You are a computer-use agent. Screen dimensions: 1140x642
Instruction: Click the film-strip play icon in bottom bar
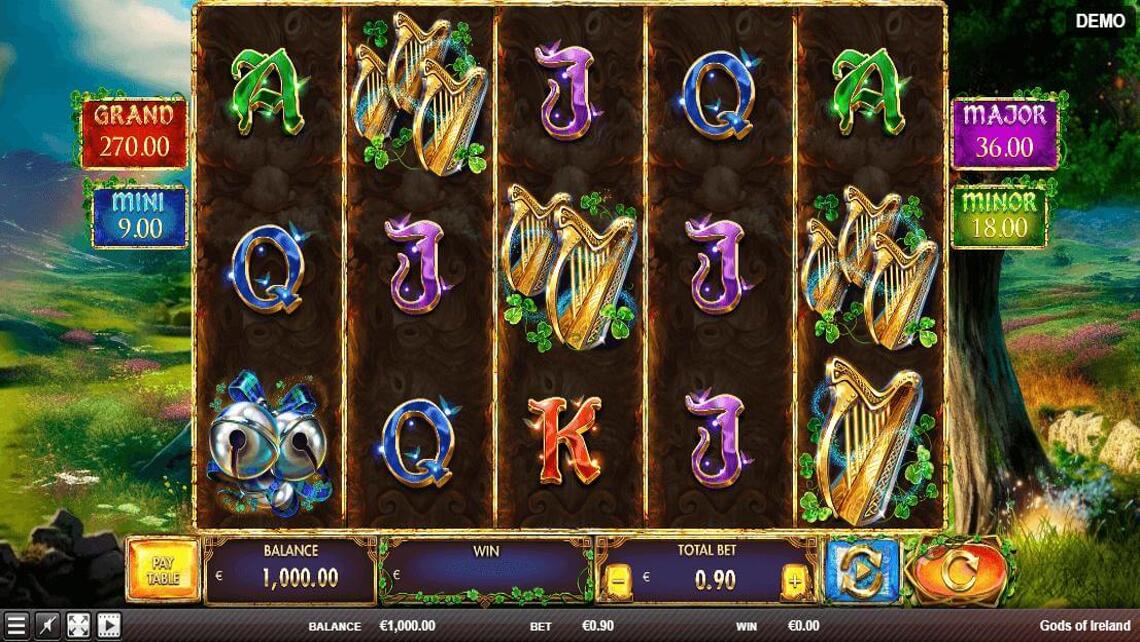[108, 626]
